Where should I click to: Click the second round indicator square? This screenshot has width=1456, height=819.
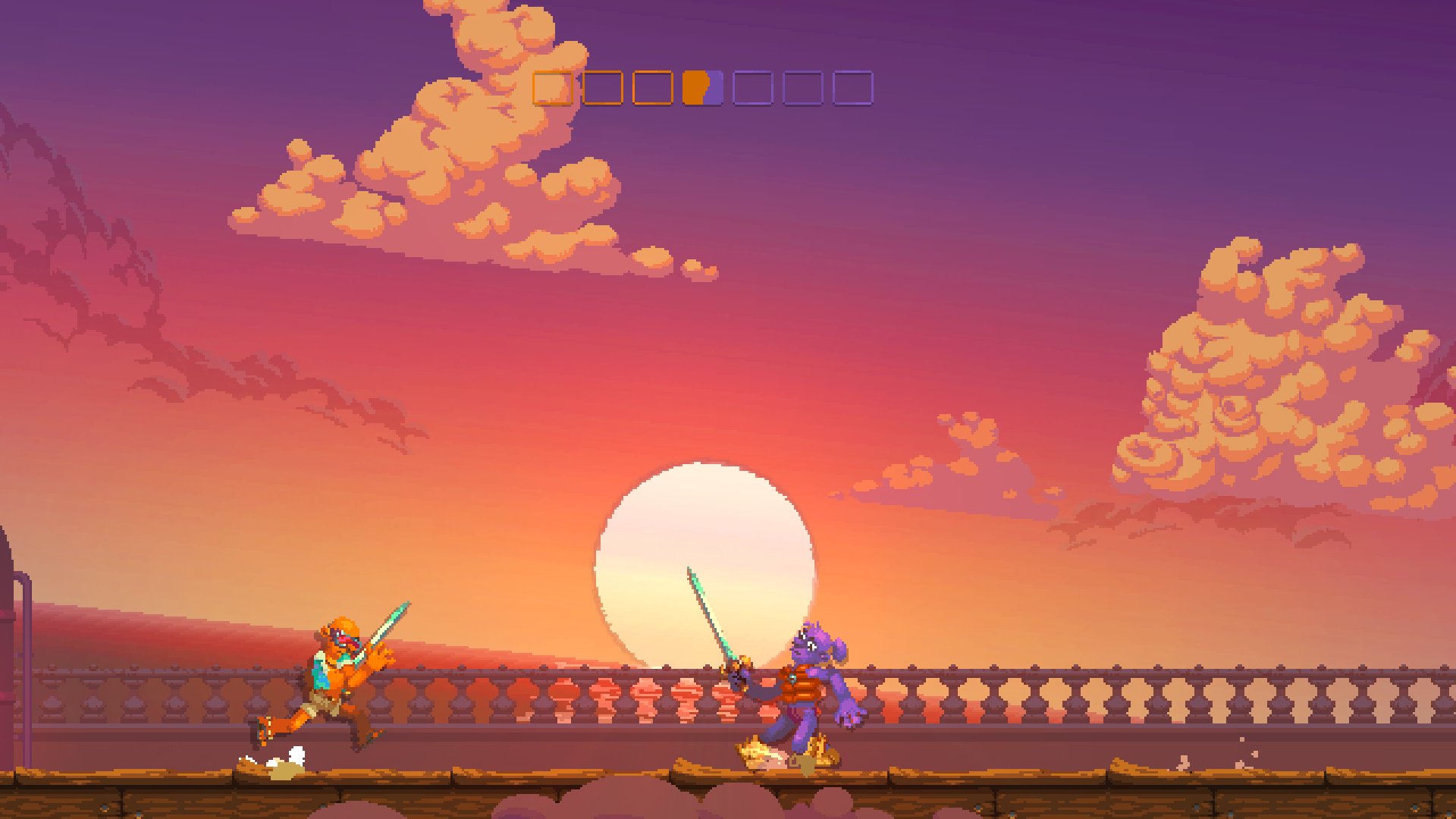point(602,89)
